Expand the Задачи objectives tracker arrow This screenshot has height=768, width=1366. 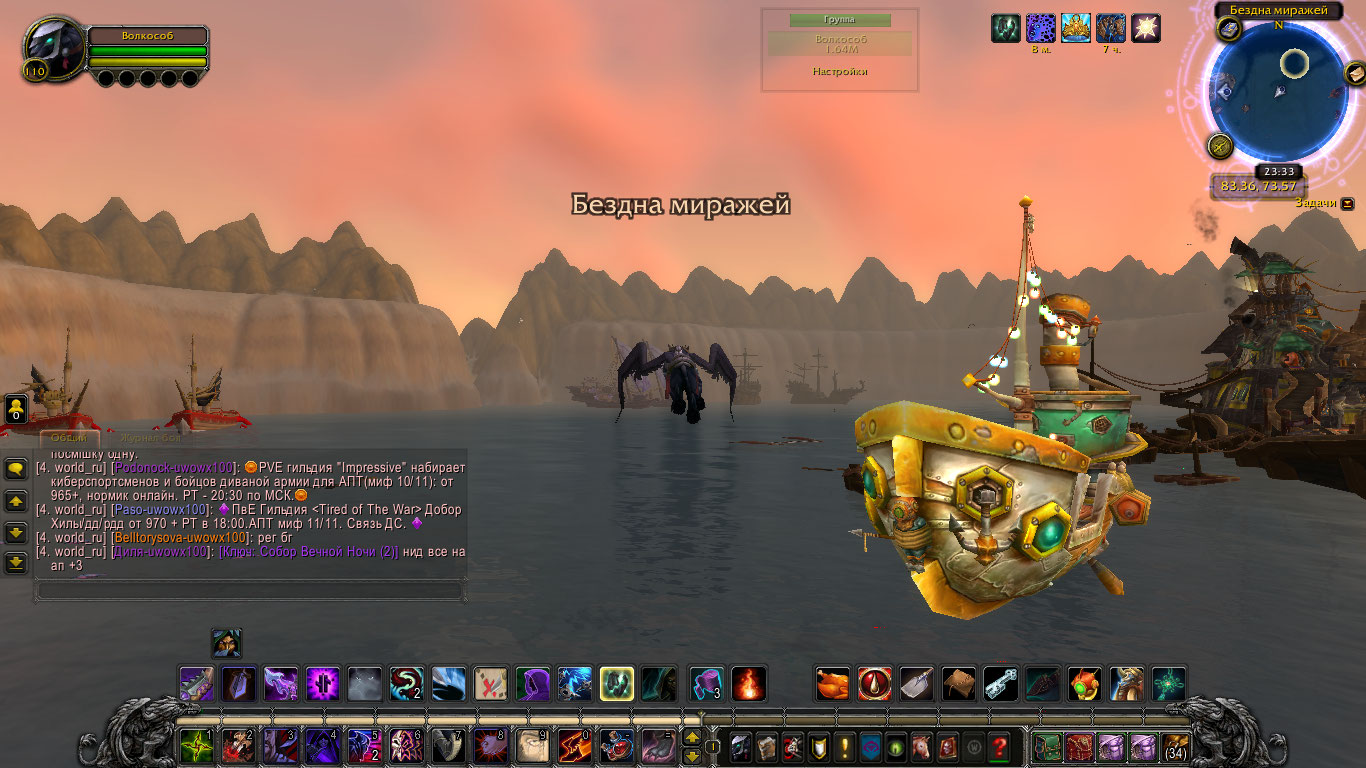coord(1347,202)
